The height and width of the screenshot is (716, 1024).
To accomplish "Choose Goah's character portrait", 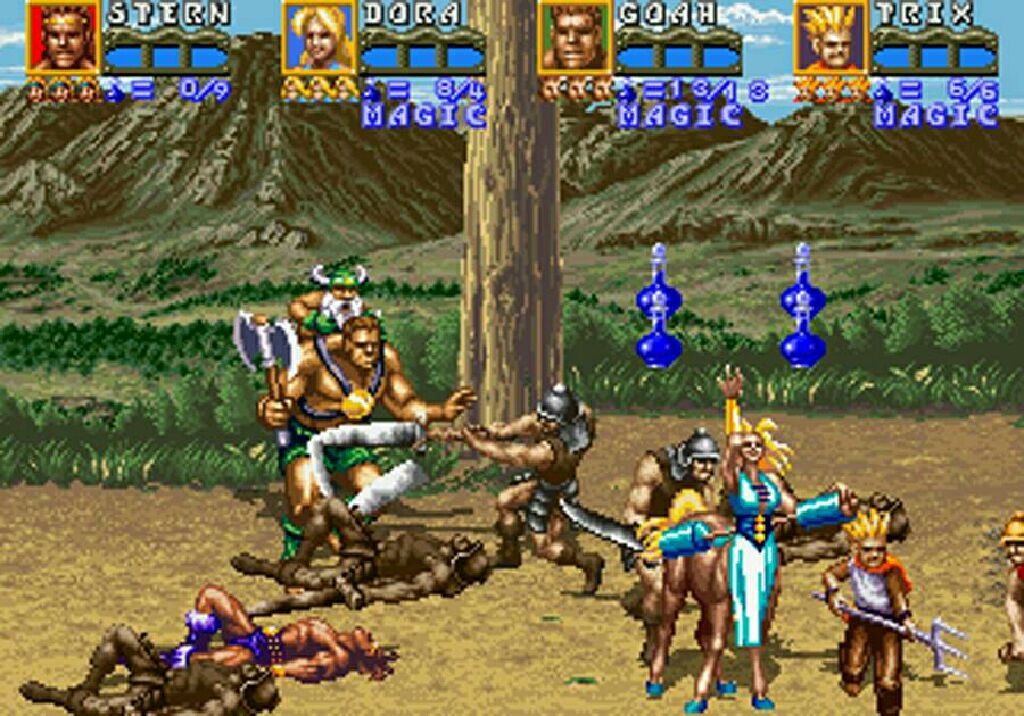I will pos(575,37).
